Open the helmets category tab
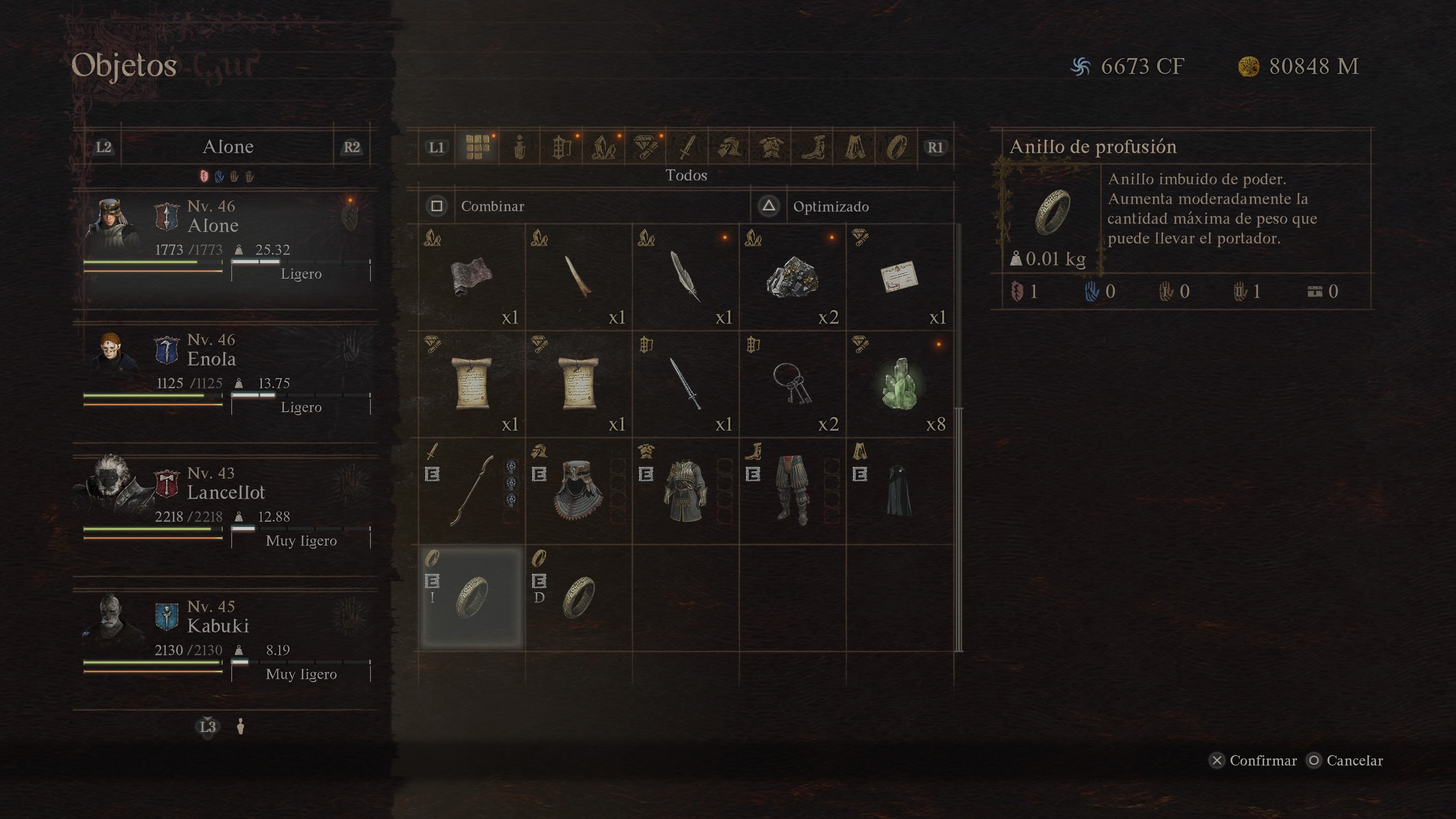Viewport: 1456px width, 819px height. [728, 147]
